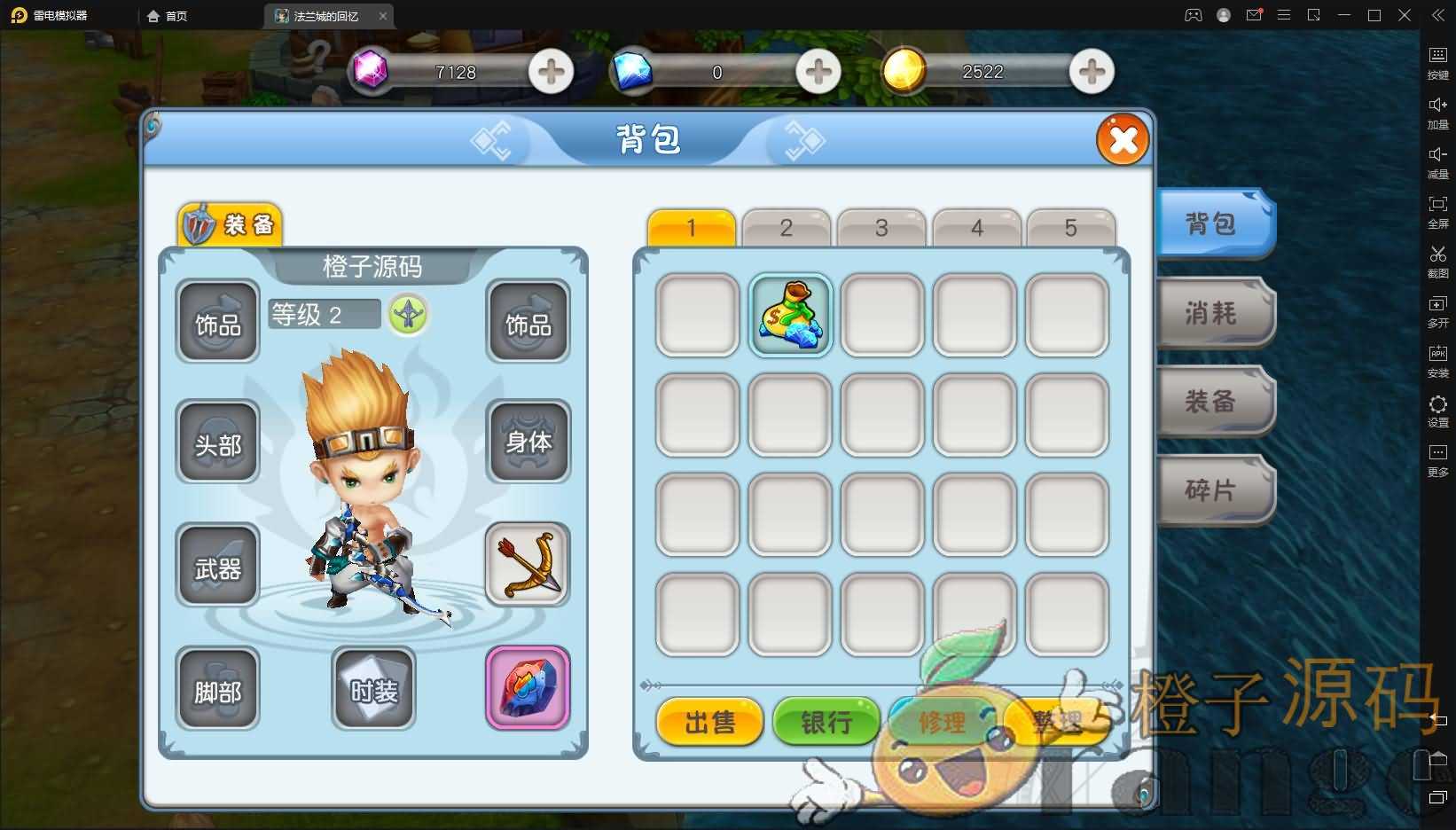Open the 银行 bank button

coord(826,722)
